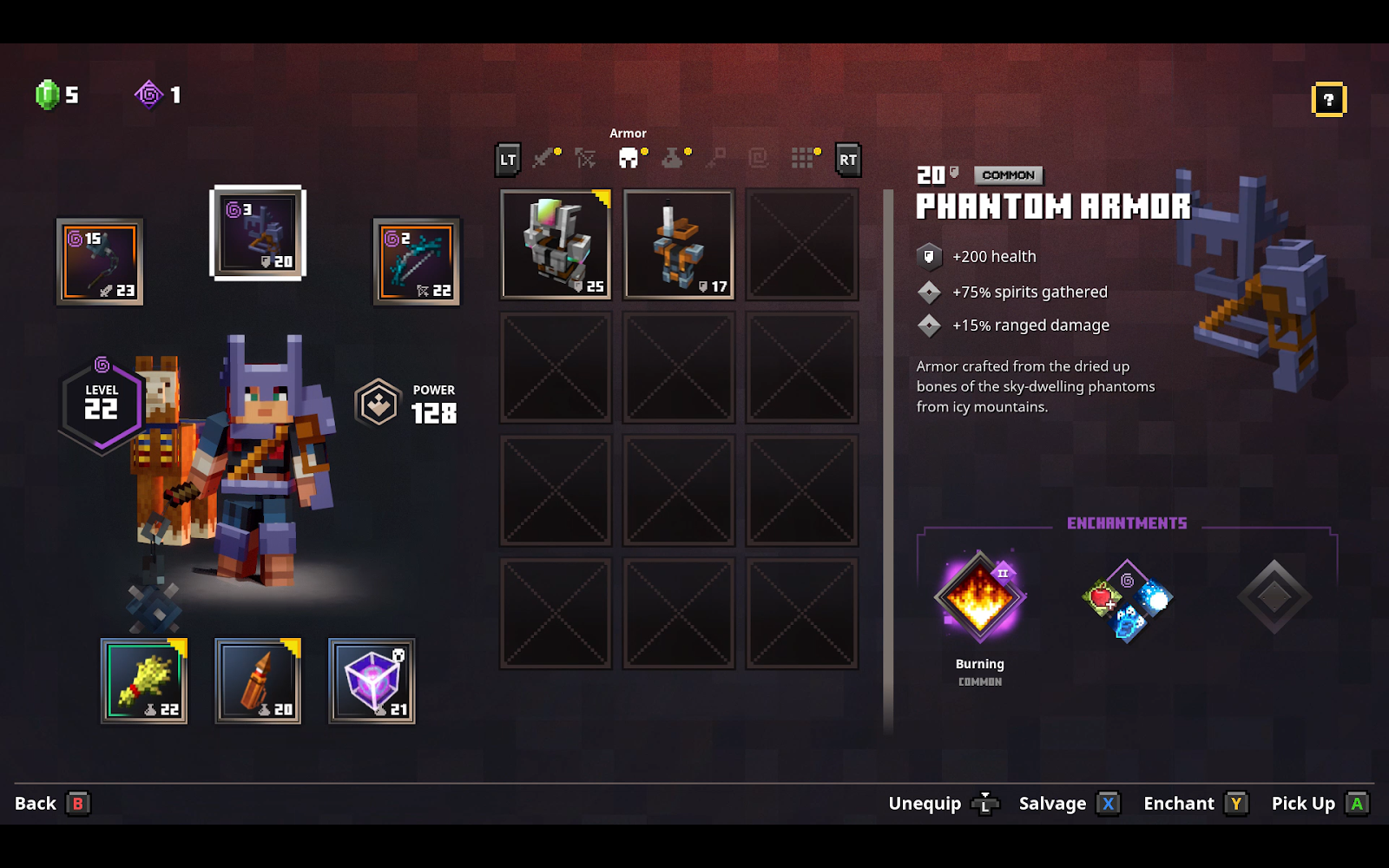Open the question mark help button
The image size is (1389, 868).
point(1328,100)
